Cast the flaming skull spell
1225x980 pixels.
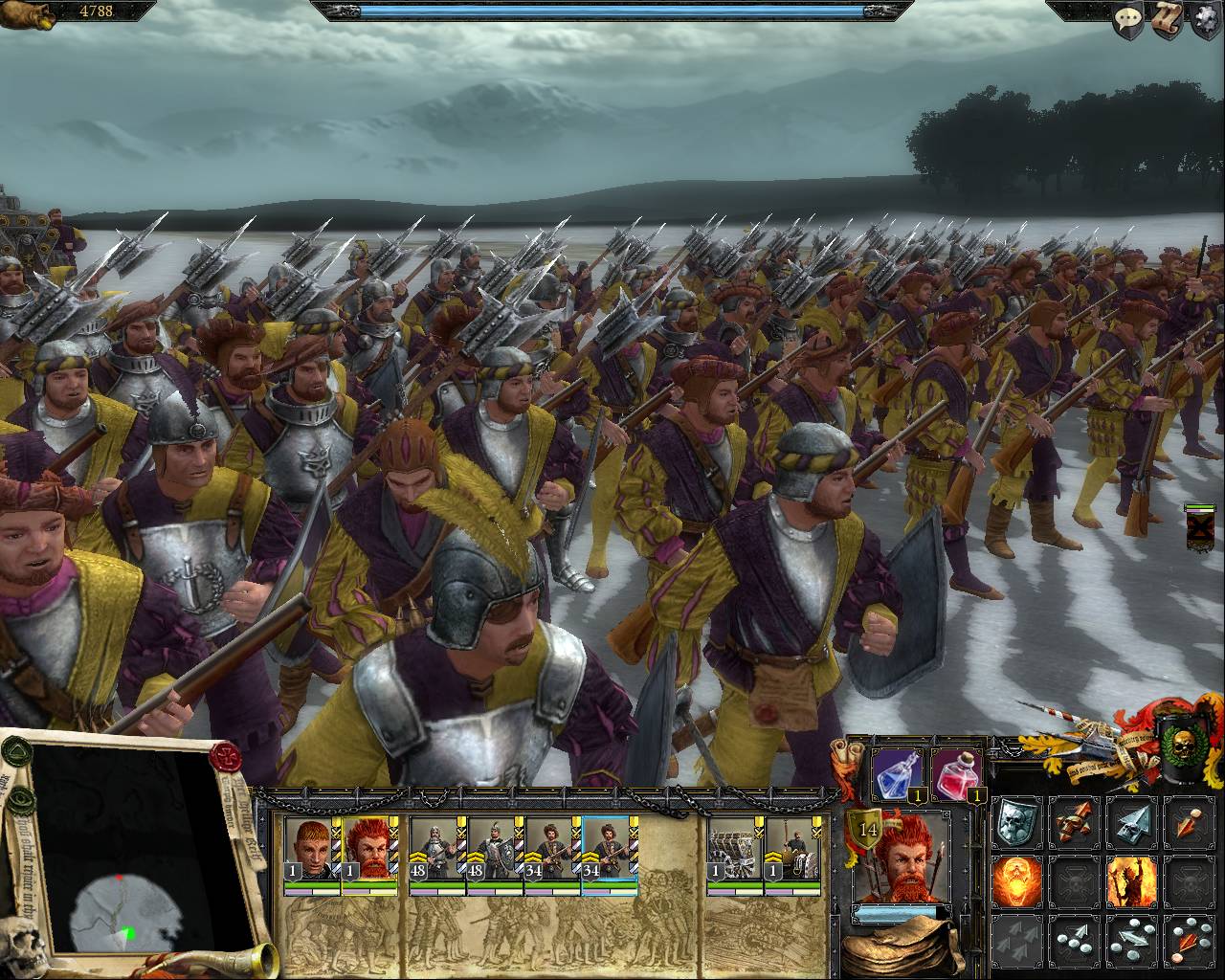[x=1015, y=880]
